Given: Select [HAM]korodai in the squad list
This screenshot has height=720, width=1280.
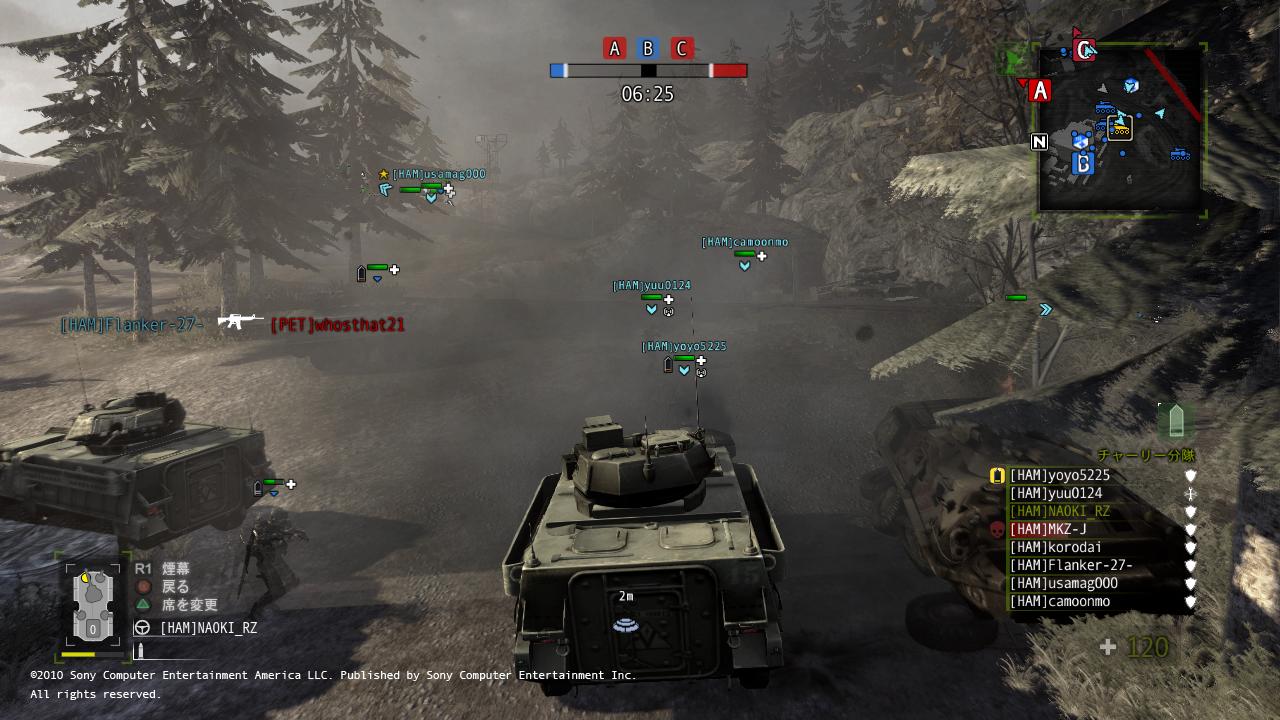Looking at the screenshot, I should click(1055, 548).
